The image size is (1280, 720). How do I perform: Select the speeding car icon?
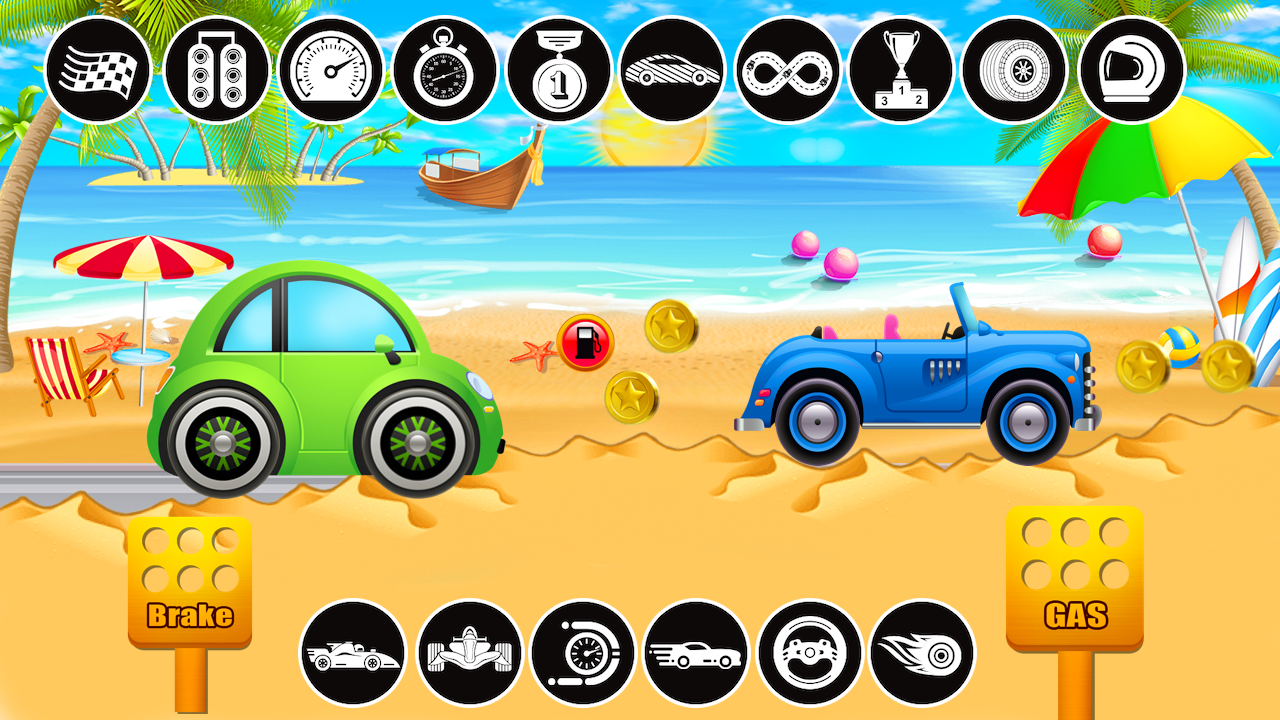[x=695, y=653]
